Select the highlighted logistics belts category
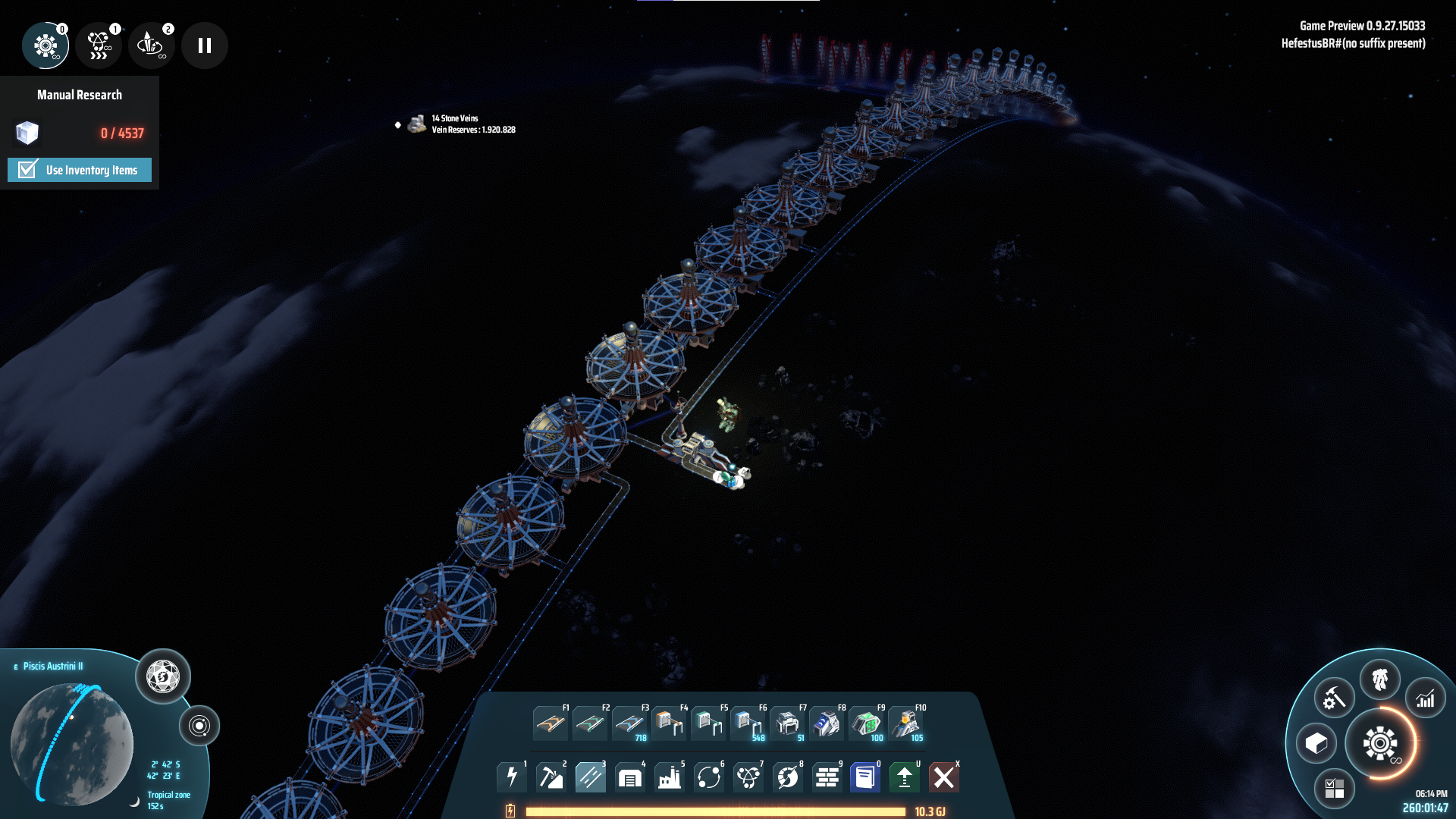 tap(591, 777)
